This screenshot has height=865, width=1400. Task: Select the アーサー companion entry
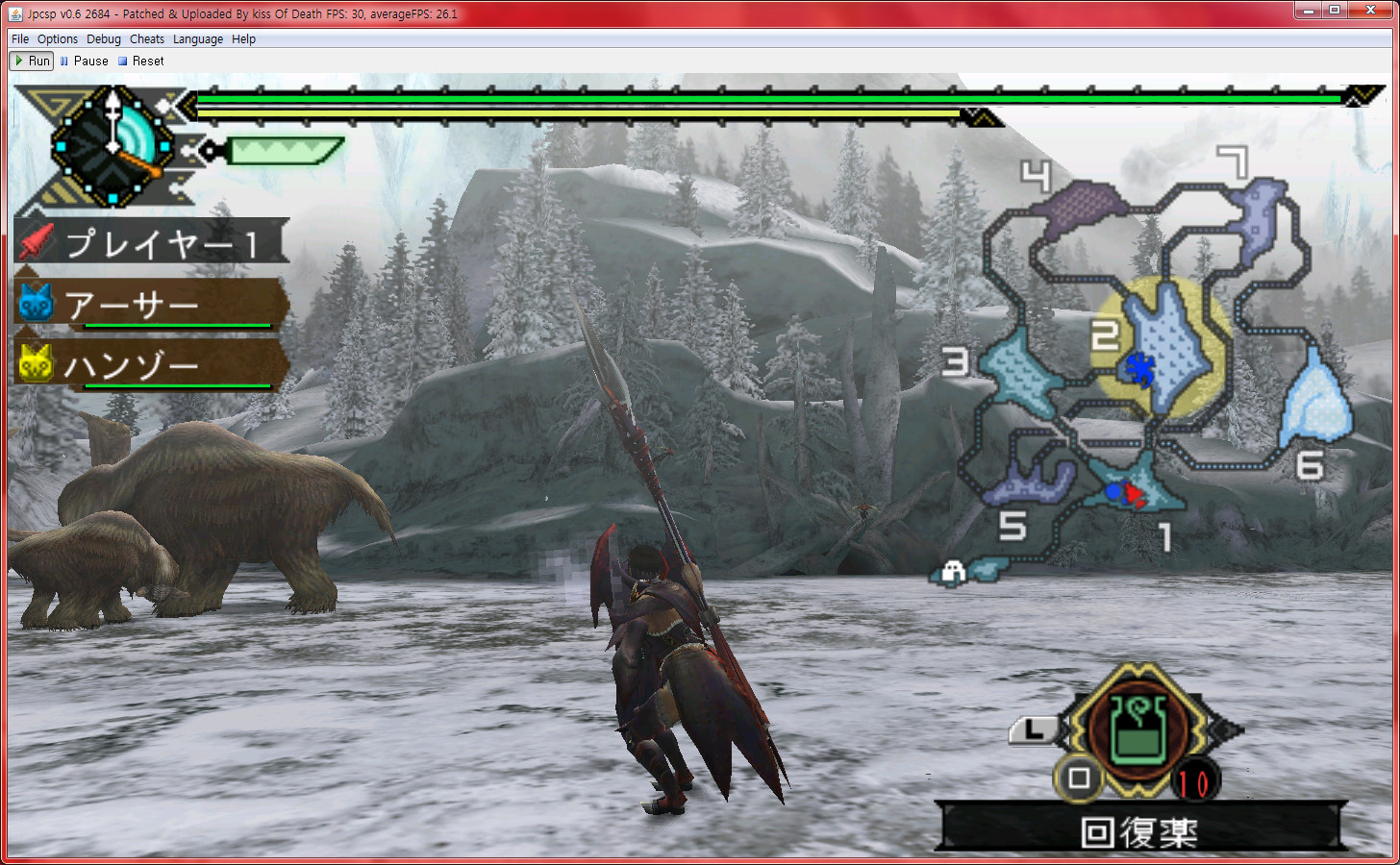click(151, 306)
